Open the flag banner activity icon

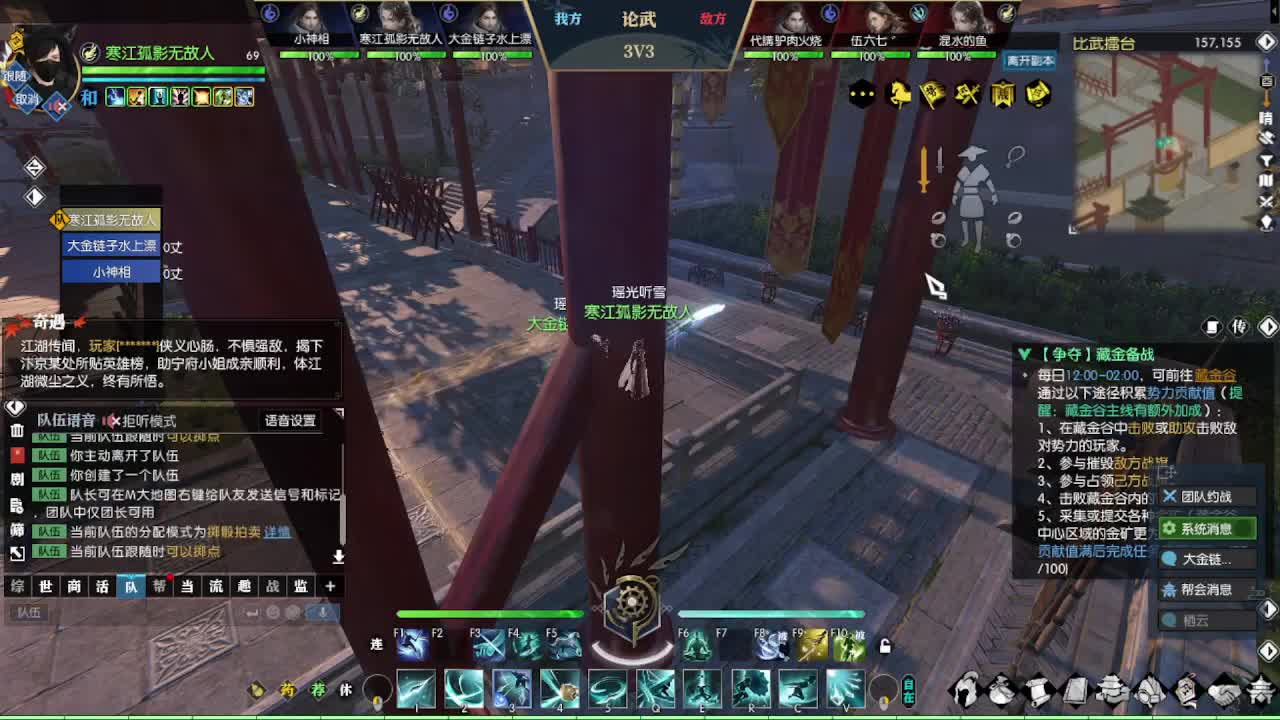(x=931, y=95)
